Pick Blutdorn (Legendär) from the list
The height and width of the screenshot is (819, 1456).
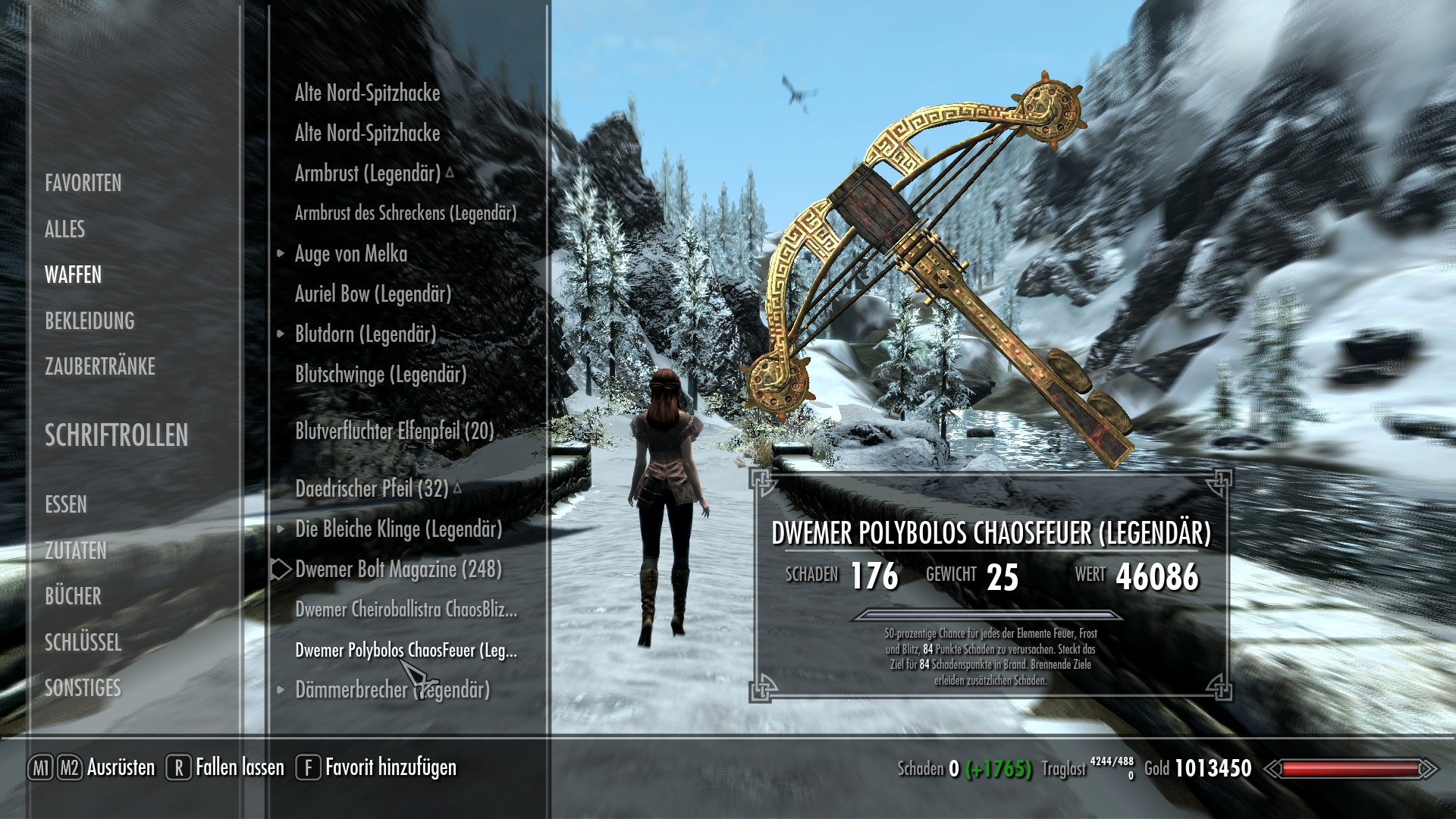[365, 334]
